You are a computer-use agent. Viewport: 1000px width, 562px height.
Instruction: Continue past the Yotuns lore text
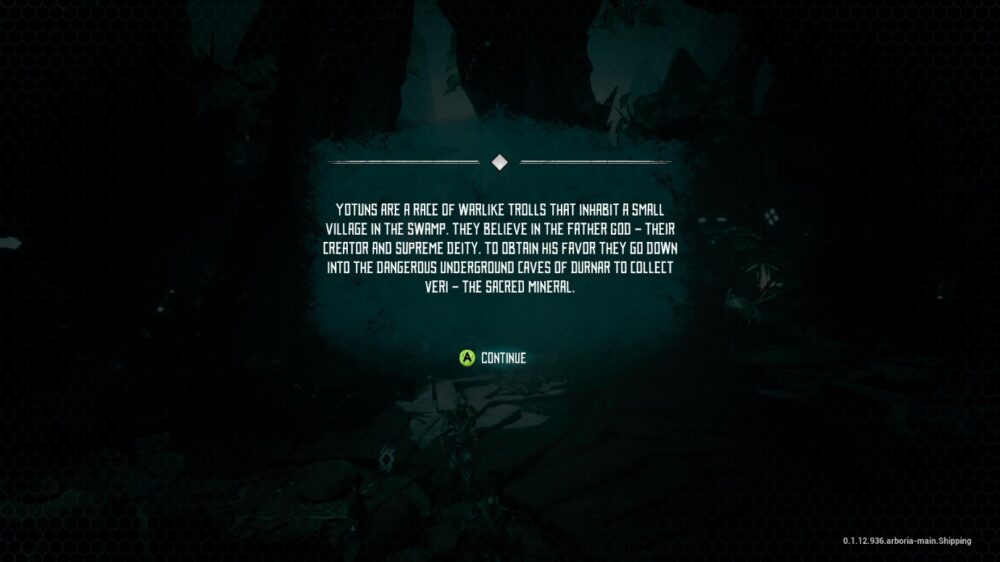coord(493,358)
